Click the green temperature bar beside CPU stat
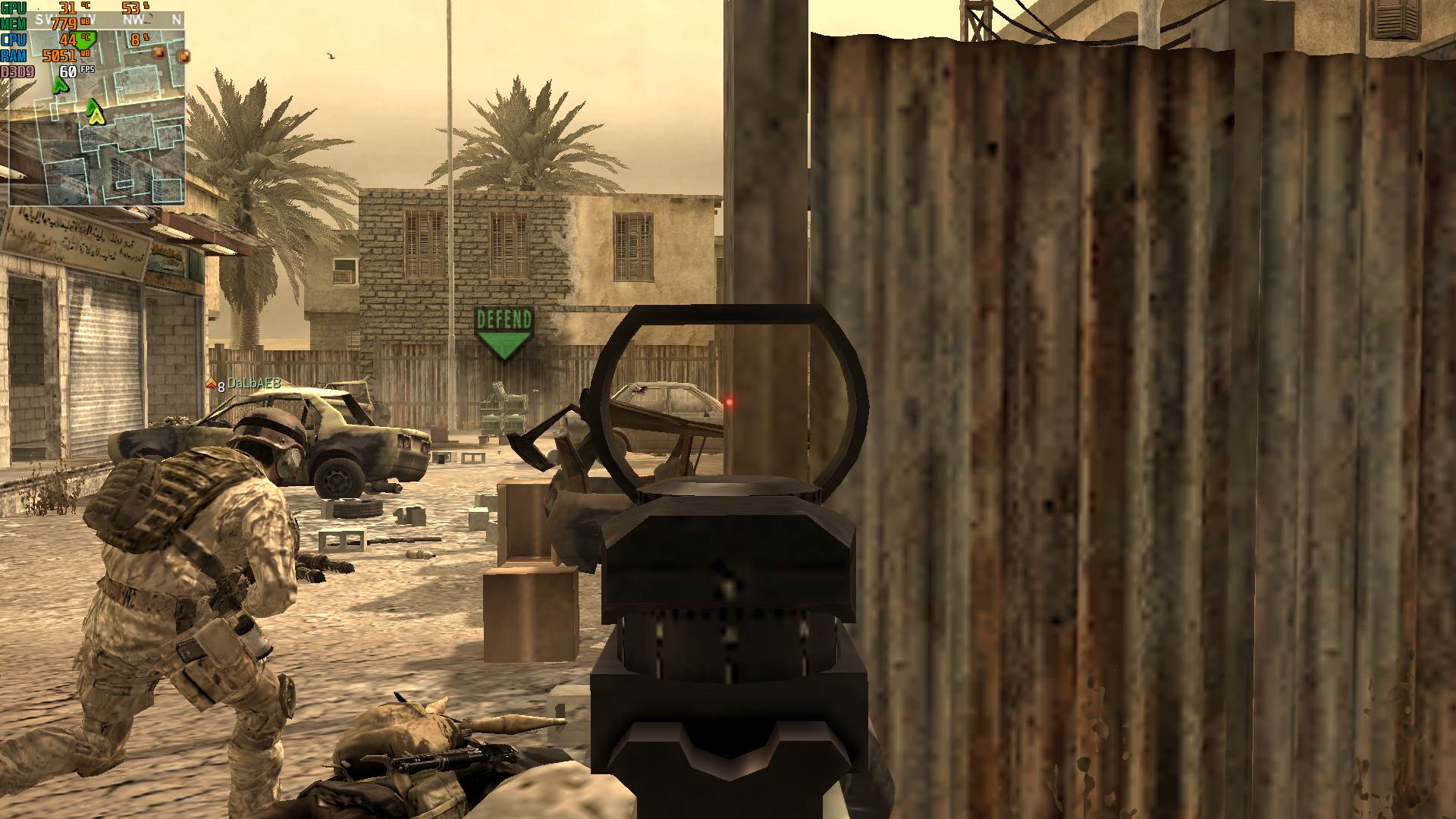 tap(83, 38)
